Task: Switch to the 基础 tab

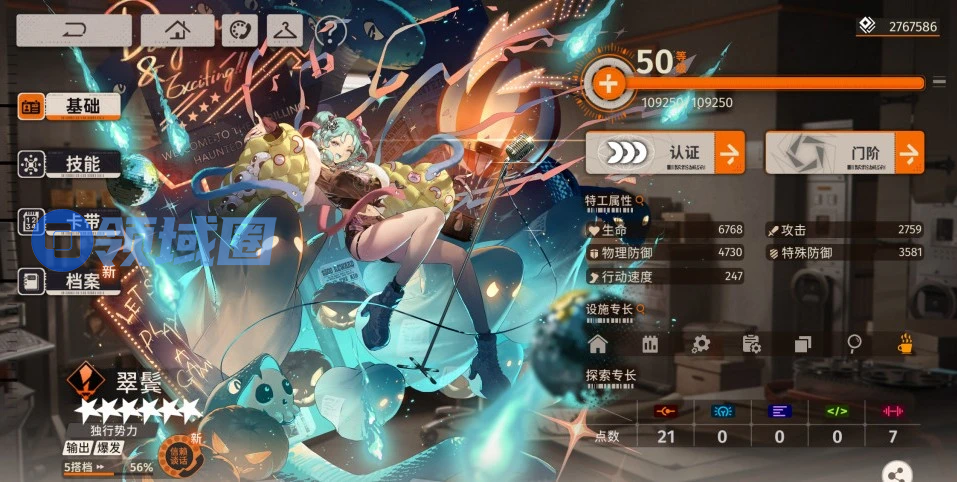Action: pyautogui.click(x=70, y=106)
